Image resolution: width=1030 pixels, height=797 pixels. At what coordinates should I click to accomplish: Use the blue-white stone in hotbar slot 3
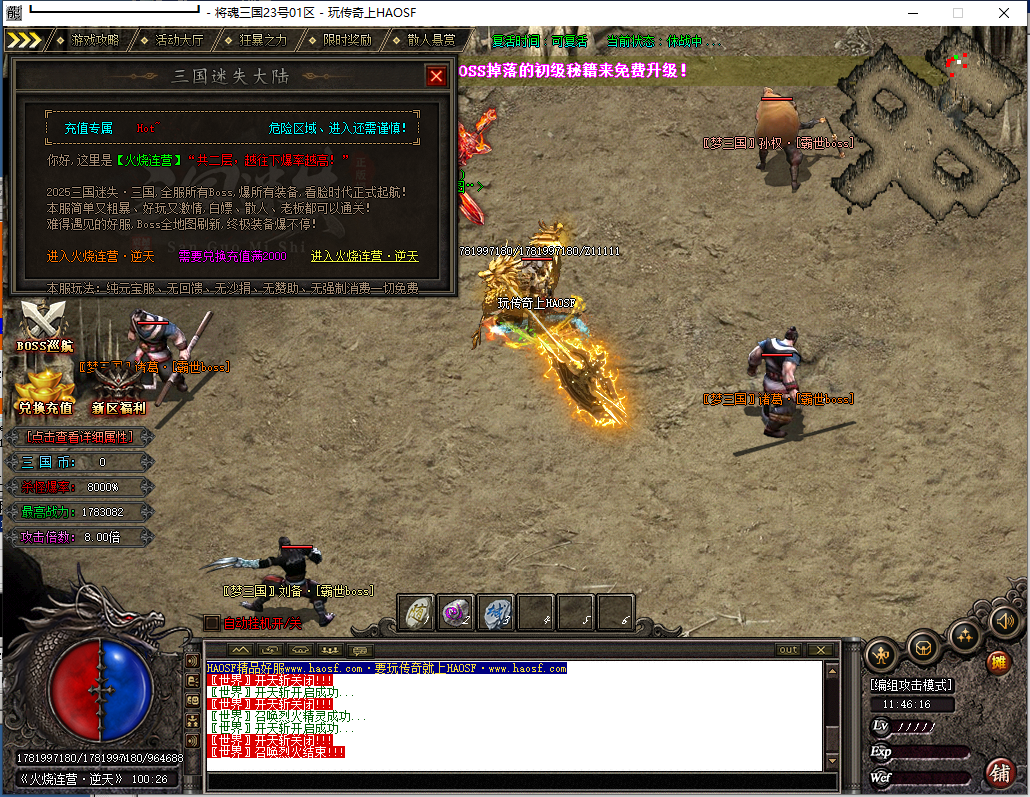[495, 613]
